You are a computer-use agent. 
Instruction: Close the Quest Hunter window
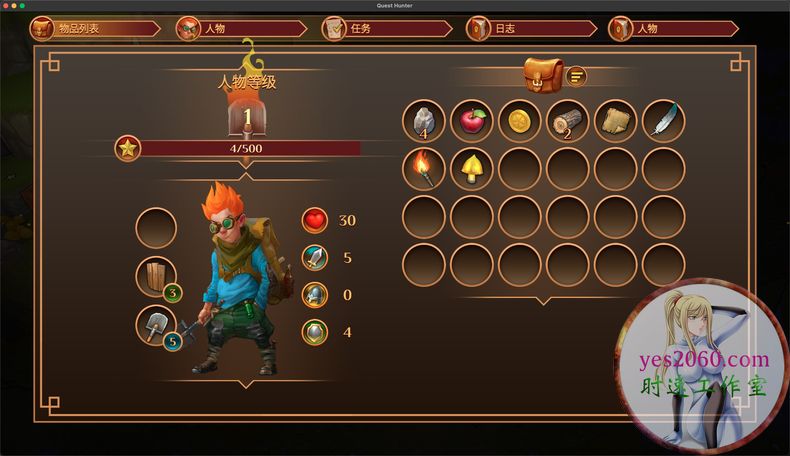7,5
